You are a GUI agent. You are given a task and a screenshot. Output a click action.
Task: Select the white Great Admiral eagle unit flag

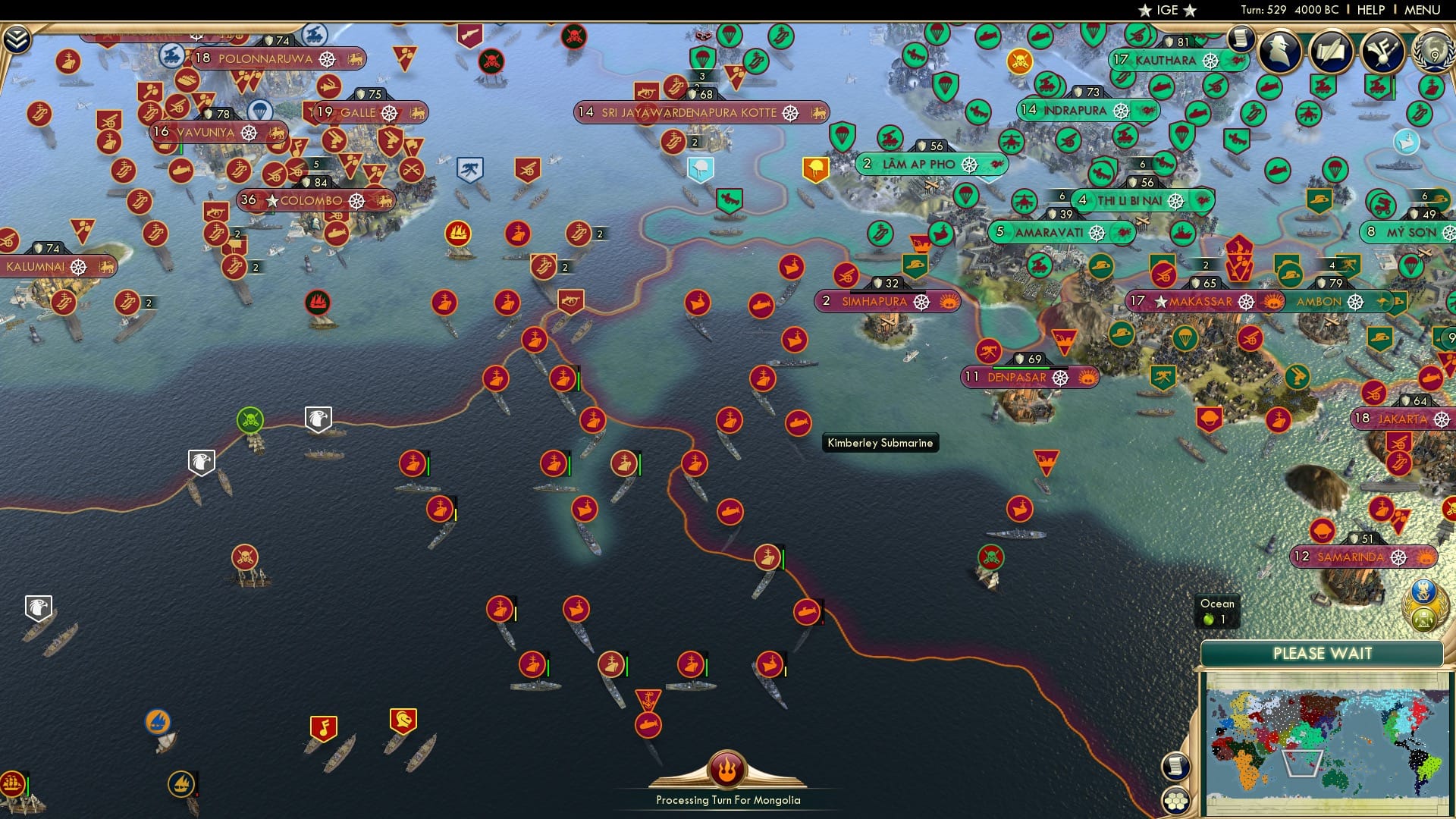319,418
